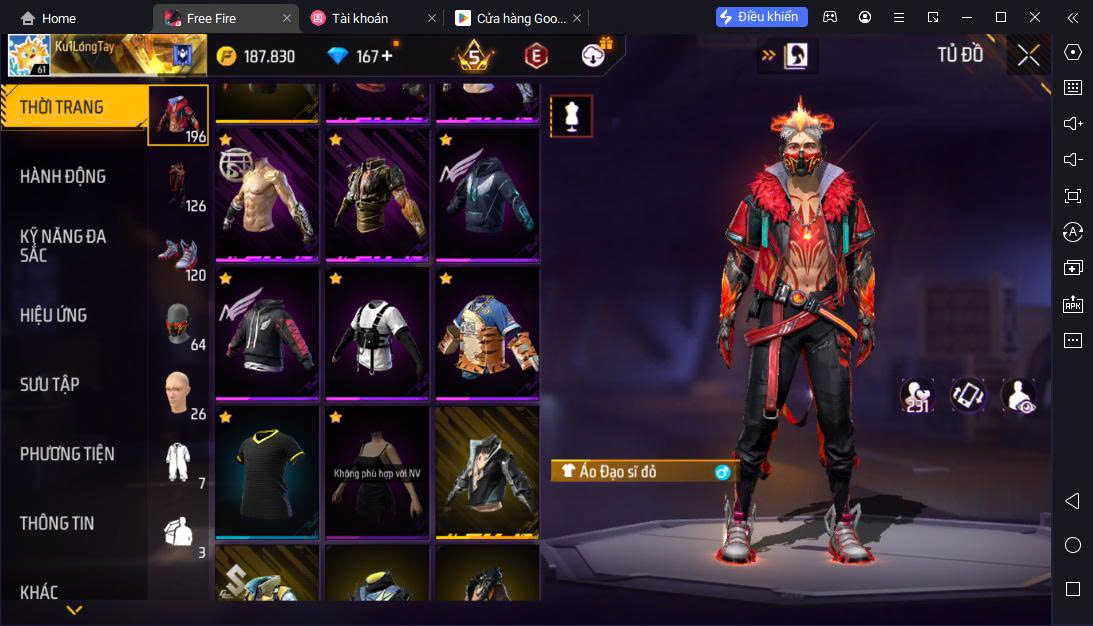Choose the blue and orange denim jacket

tap(487, 332)
